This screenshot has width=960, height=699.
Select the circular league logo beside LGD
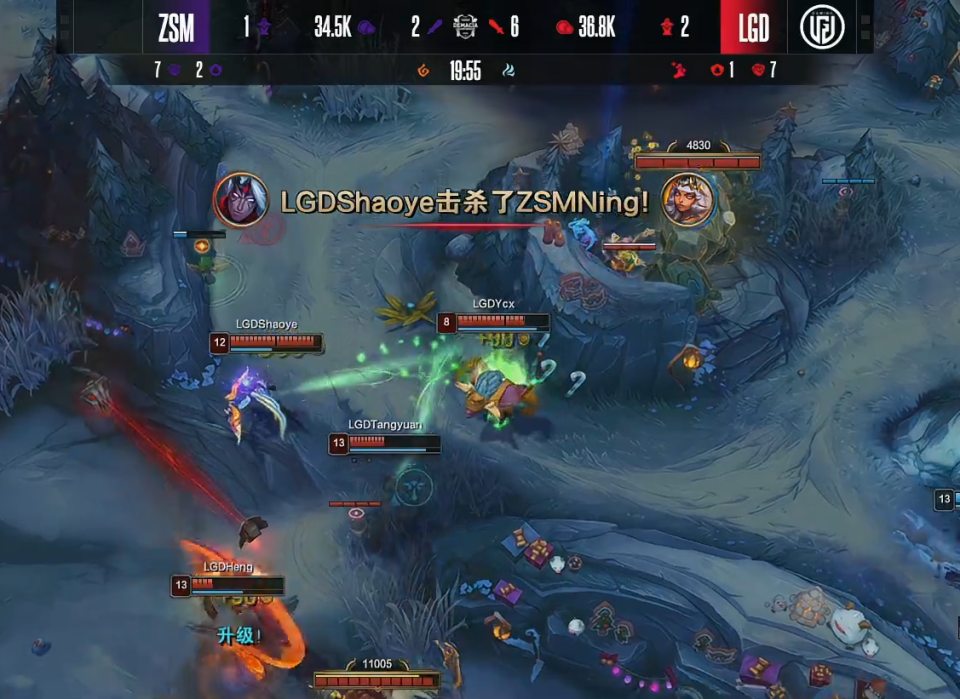pos(822,28)
